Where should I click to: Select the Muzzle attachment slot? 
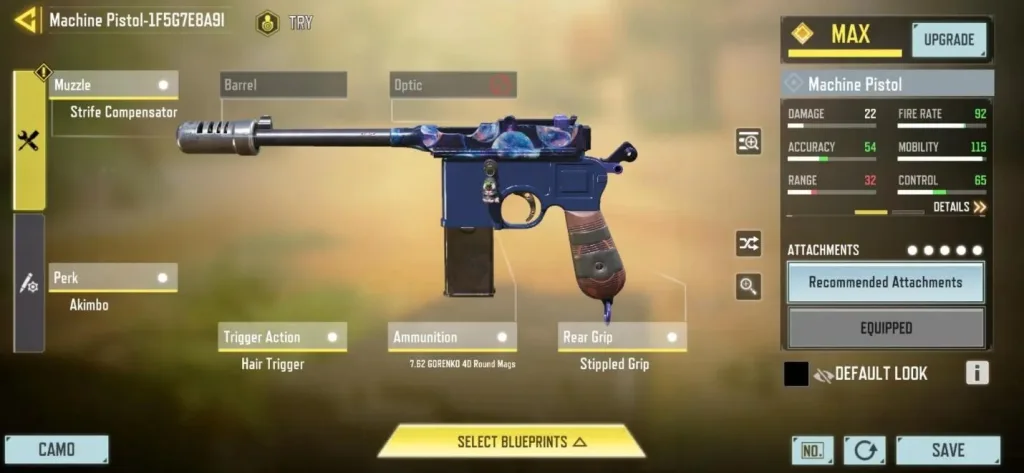[113, 85]
